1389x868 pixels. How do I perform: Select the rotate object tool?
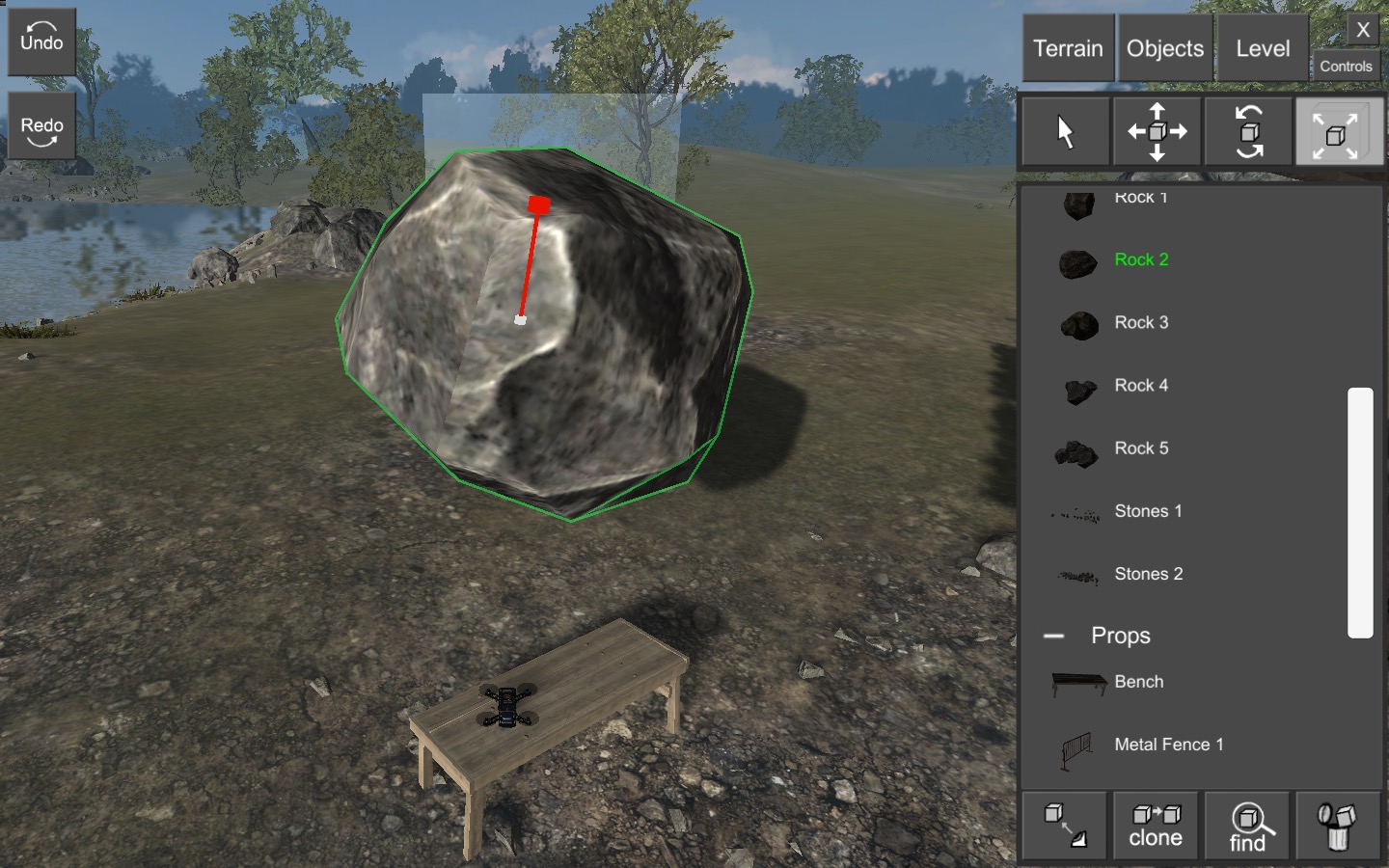(x=1248, y=132)
